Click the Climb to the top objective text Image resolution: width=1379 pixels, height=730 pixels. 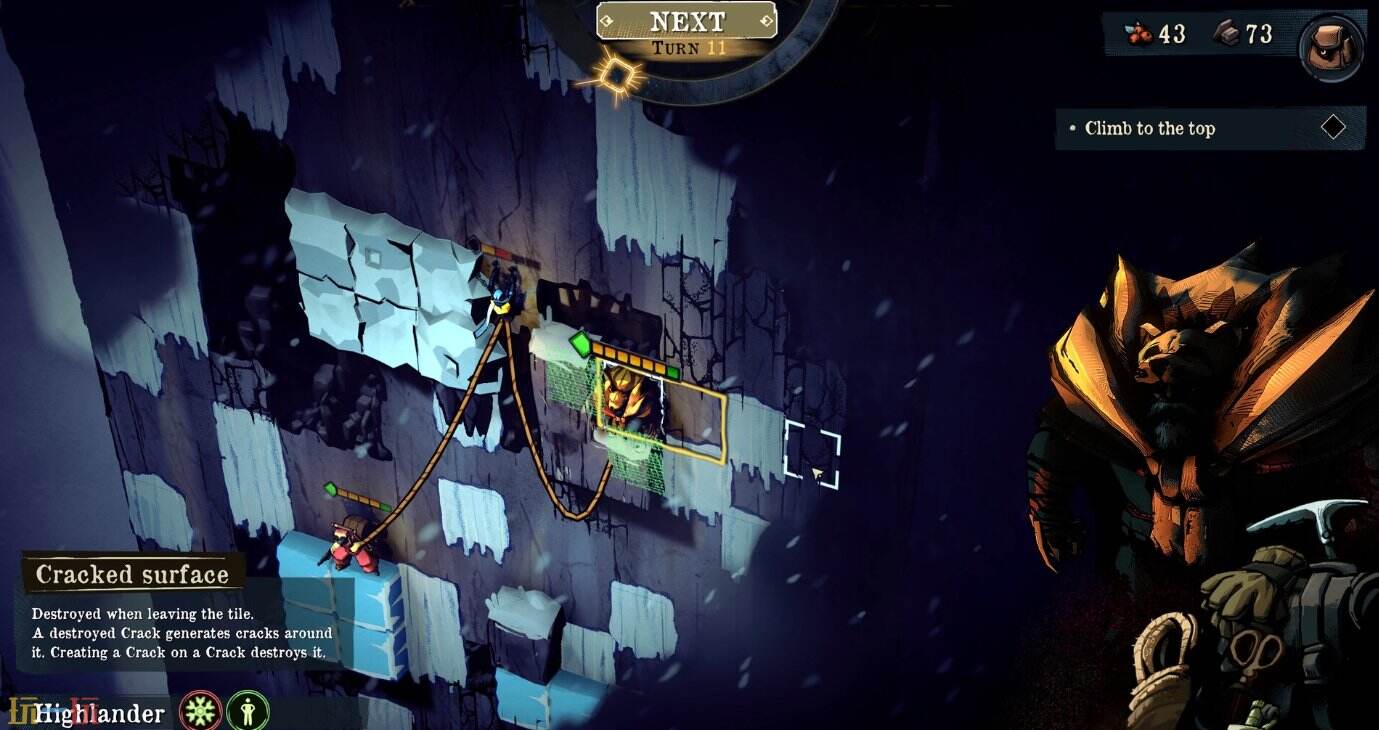(1150, 129)
